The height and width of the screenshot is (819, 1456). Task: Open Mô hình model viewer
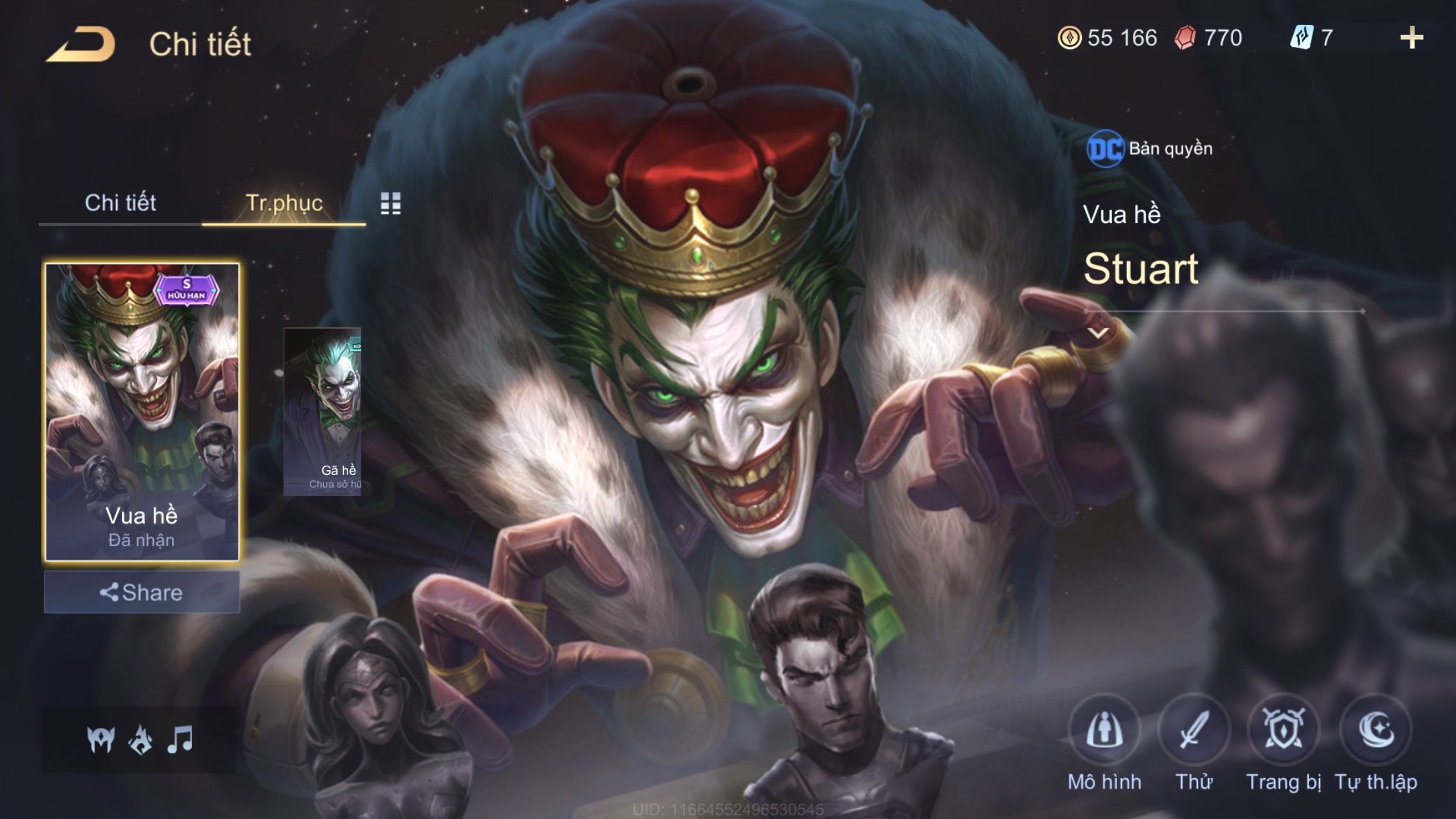[1104, 731]
